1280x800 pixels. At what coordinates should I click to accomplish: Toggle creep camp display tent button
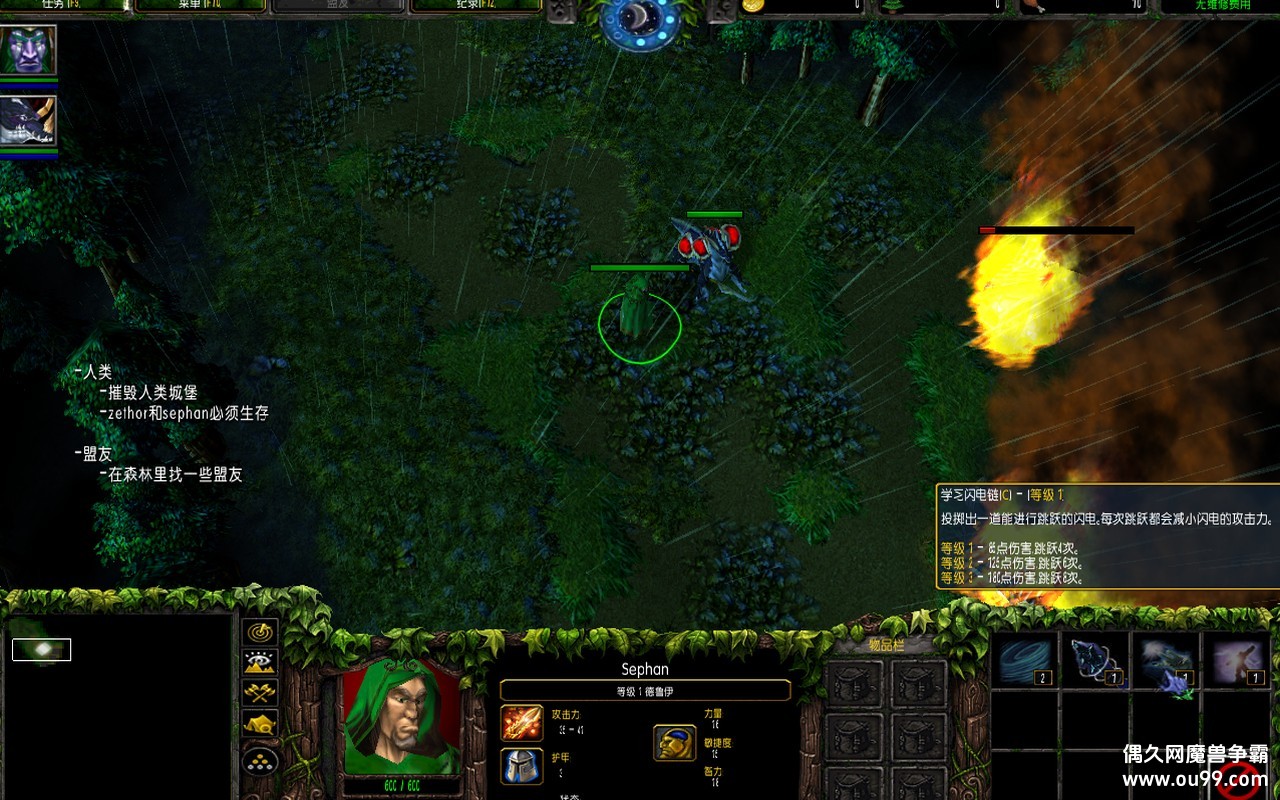[261, 723]
